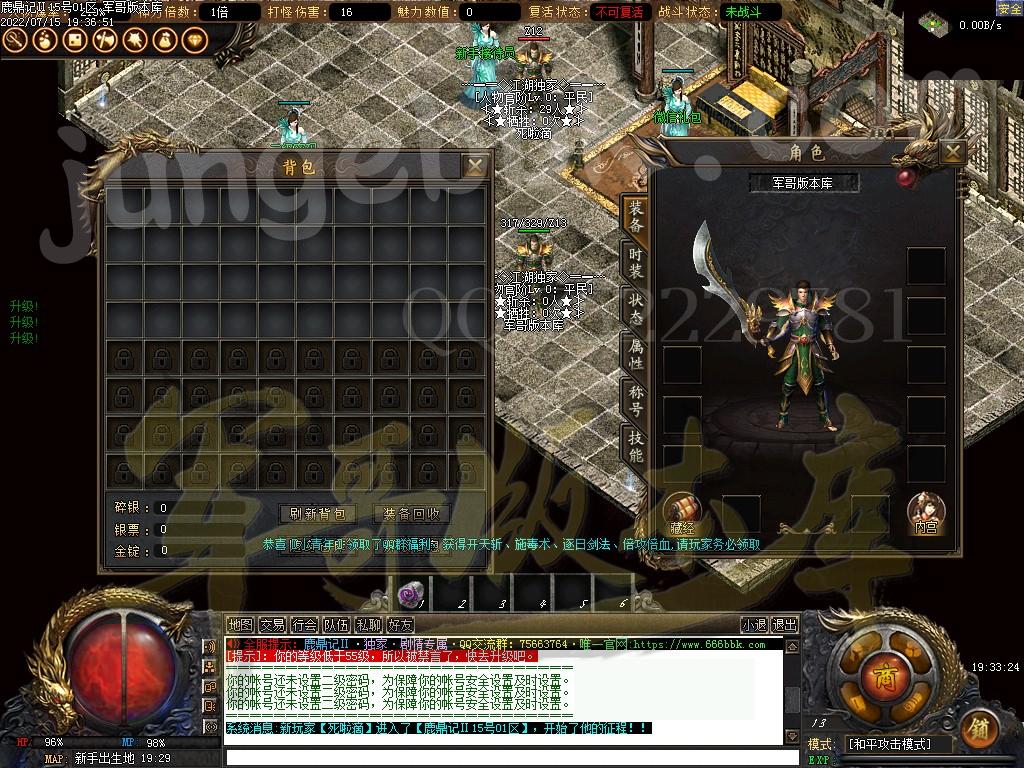Screen dimensions: 1024x768
Task: Open the 内宫 portrait icon
Action: 925,511
